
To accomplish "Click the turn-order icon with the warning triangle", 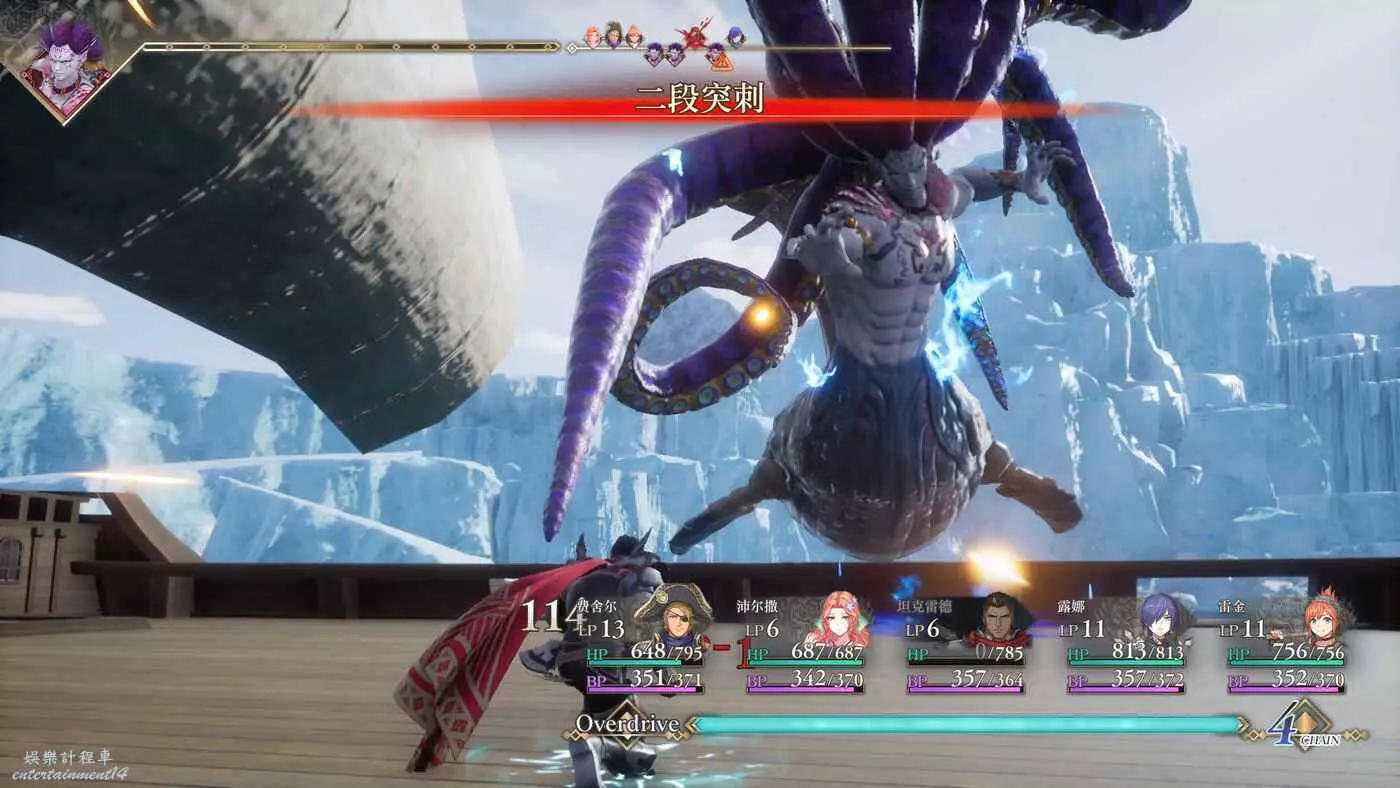I will click(717, 56).
